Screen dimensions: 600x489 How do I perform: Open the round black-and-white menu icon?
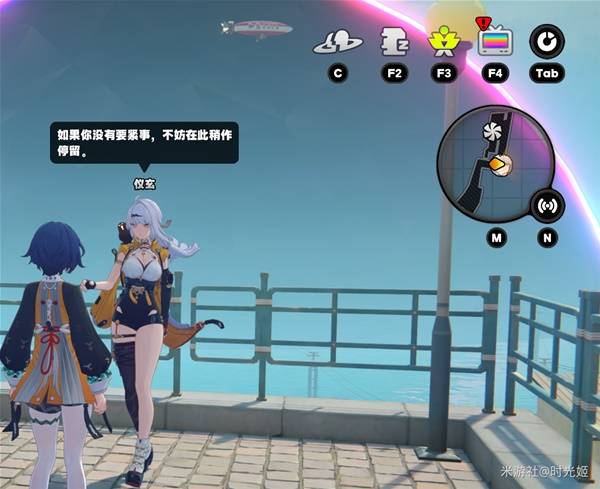click(x=547, y=42)
